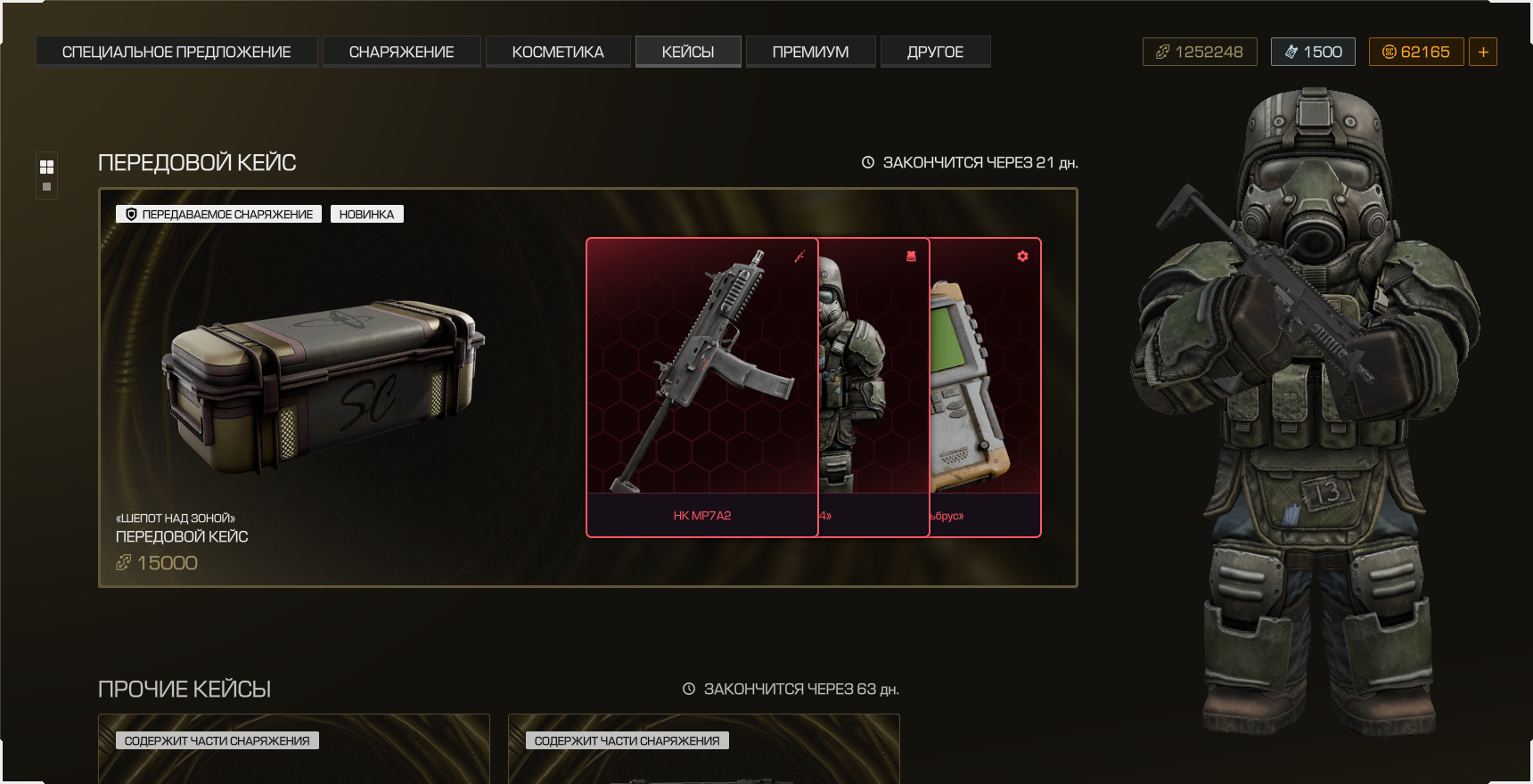This screenshot has width=1533, height=784.
Task: Go to the Премиум tab
Action: [x=810, y=52]
